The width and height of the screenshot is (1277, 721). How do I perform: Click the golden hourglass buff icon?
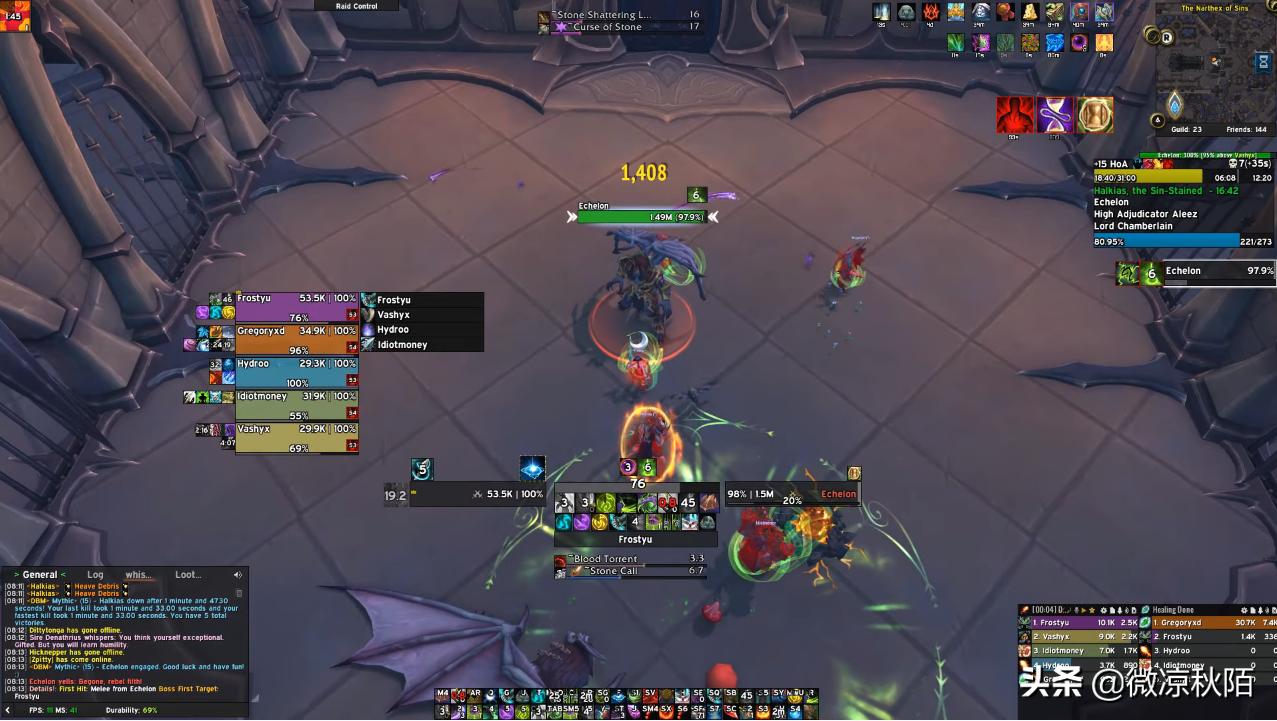click(x=1095, y=116)
